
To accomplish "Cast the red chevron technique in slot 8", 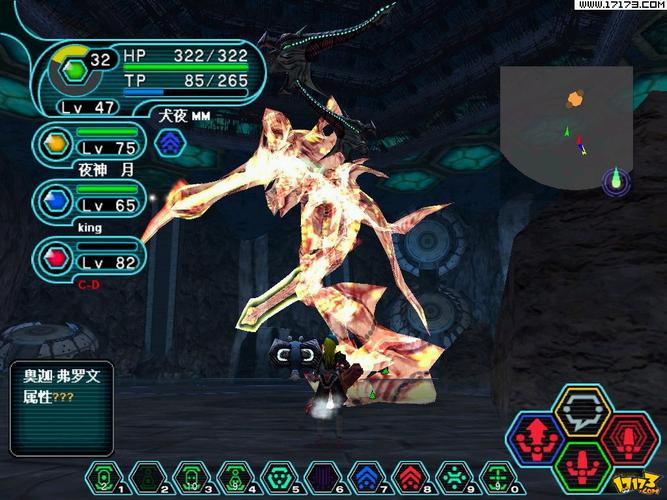I will coord(408,477).
